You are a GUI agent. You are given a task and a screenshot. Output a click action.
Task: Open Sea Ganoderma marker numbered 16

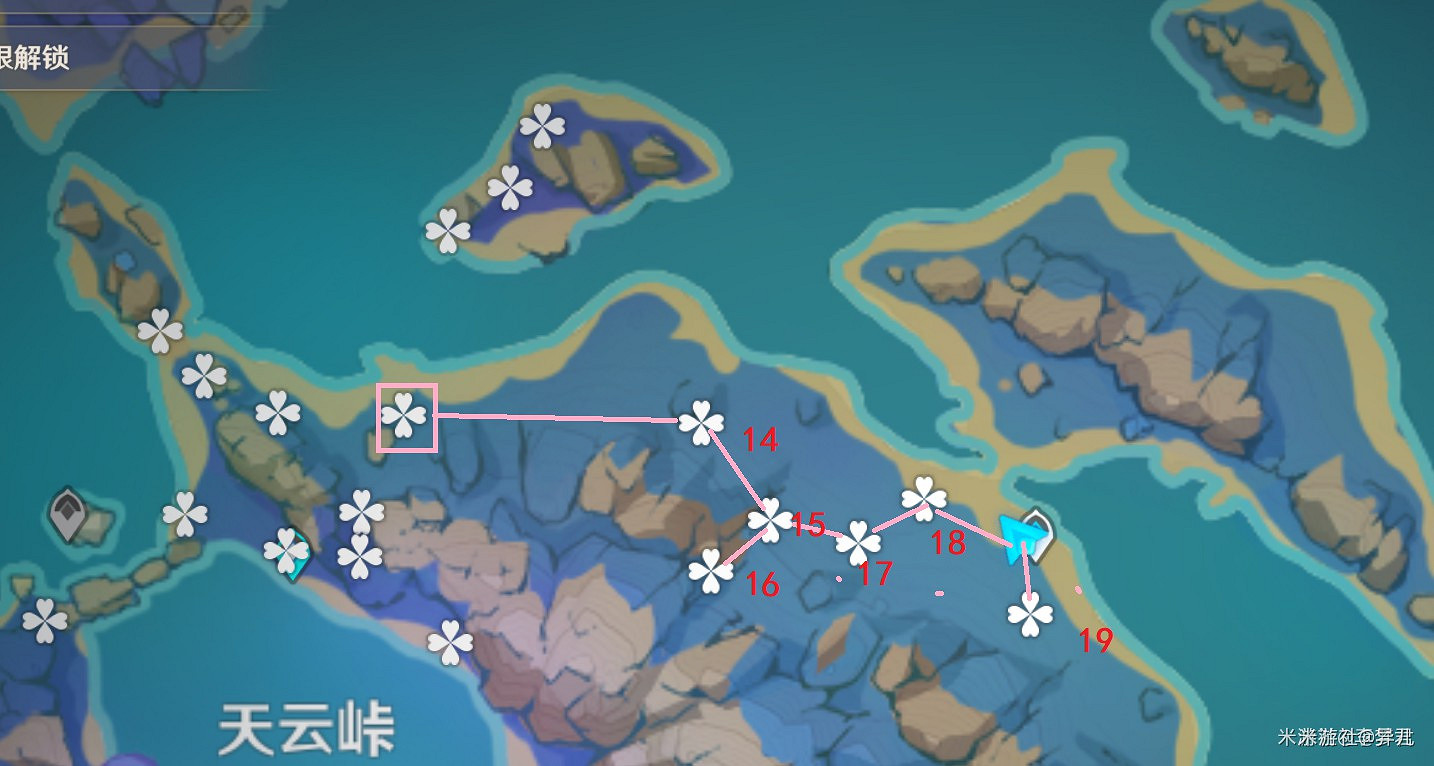pos(713,570)
